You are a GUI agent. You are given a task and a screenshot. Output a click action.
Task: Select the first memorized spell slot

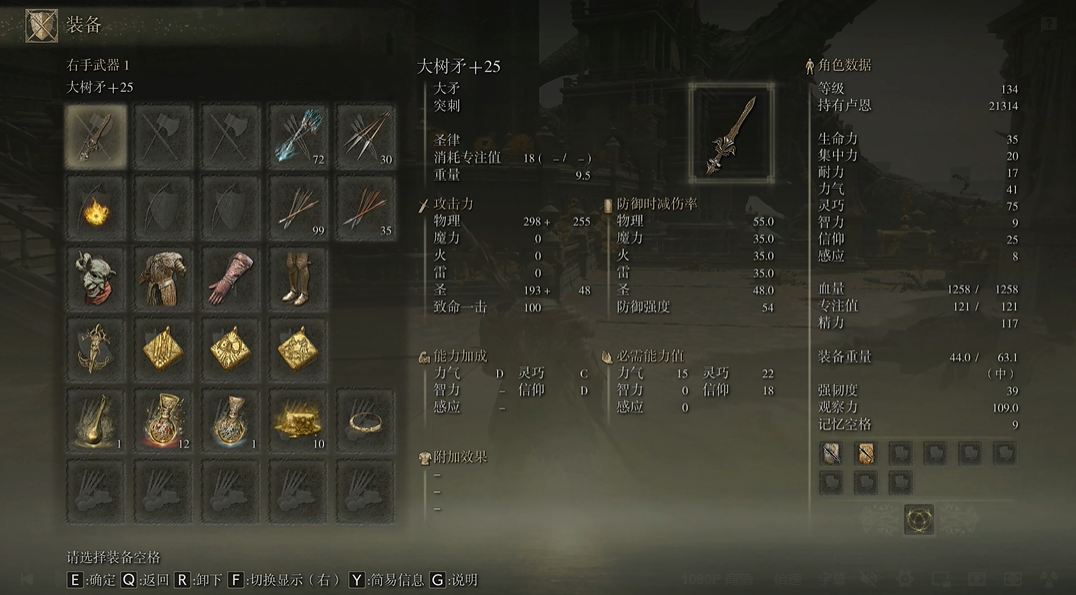(831, 454)
